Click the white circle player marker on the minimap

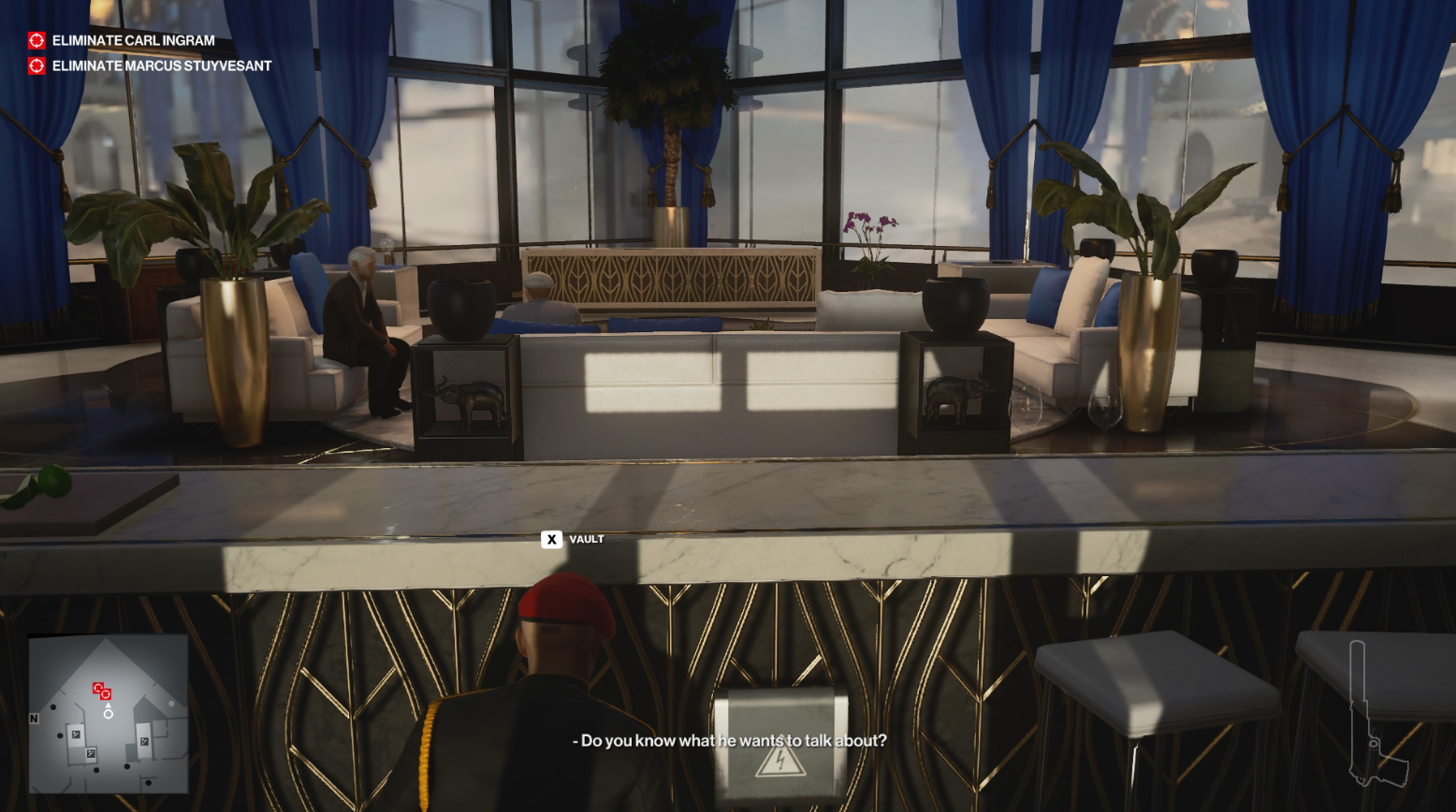(109, 715)
